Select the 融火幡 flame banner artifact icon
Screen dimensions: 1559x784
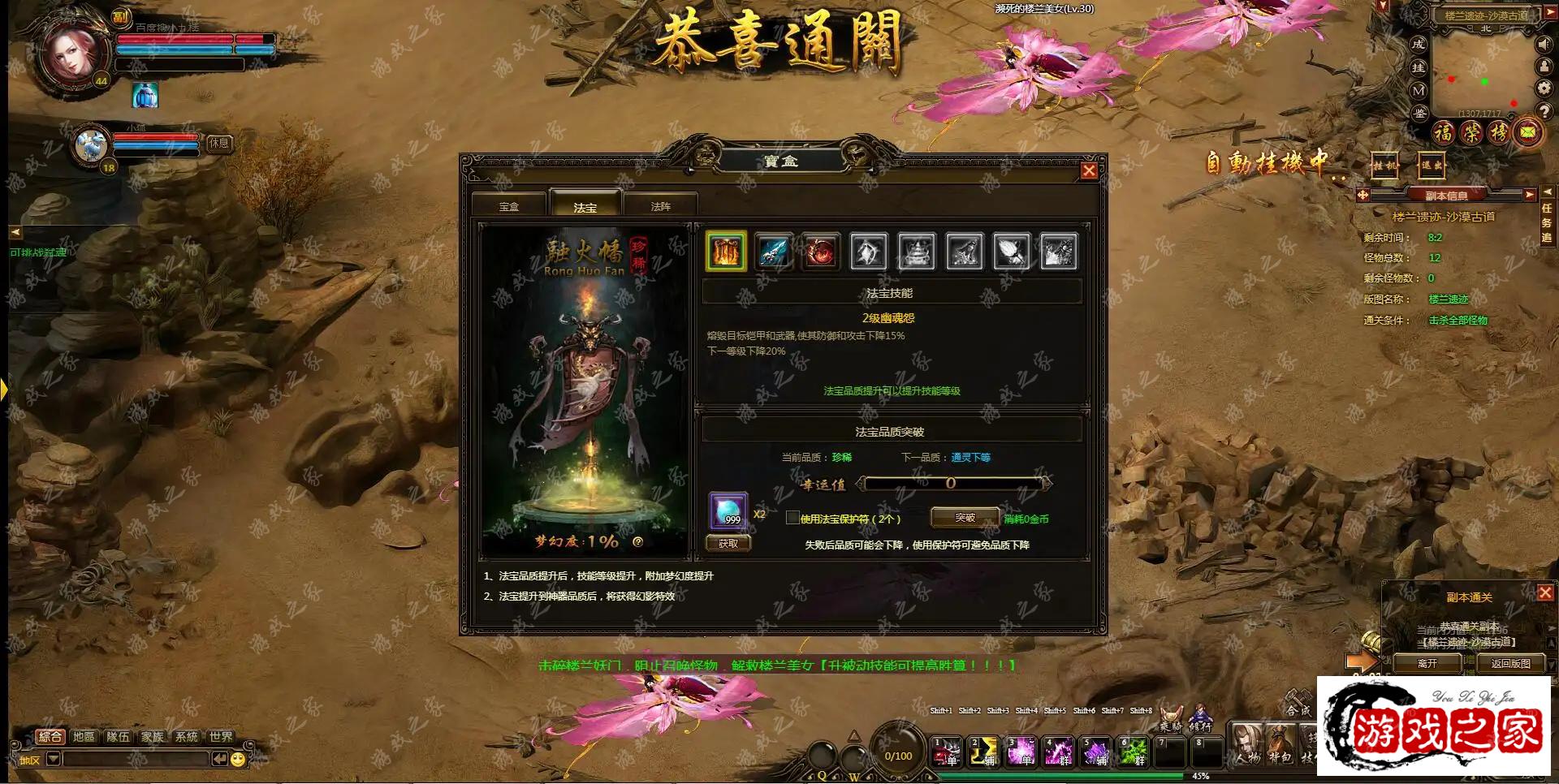[x=726, y=252]
